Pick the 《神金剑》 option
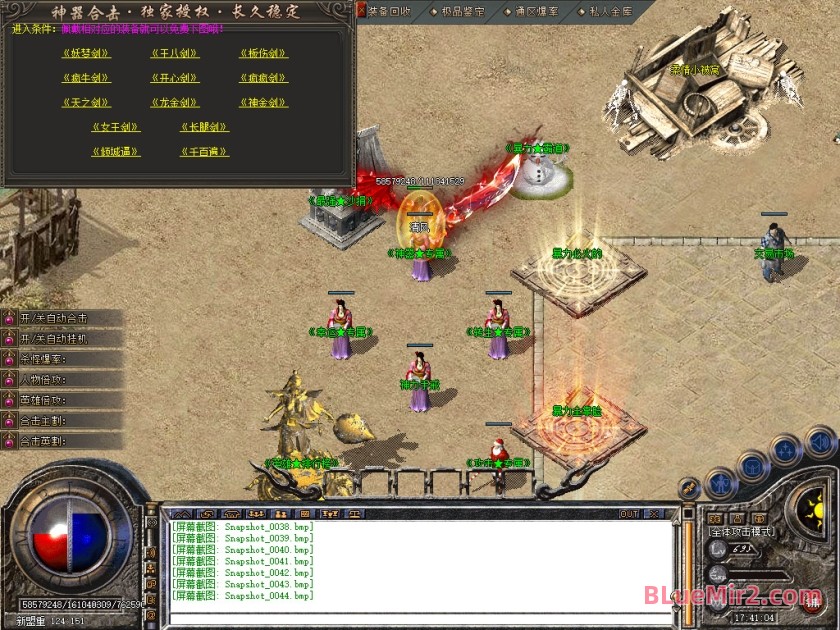This screenshot has height=630, width=840. [264, 103]
